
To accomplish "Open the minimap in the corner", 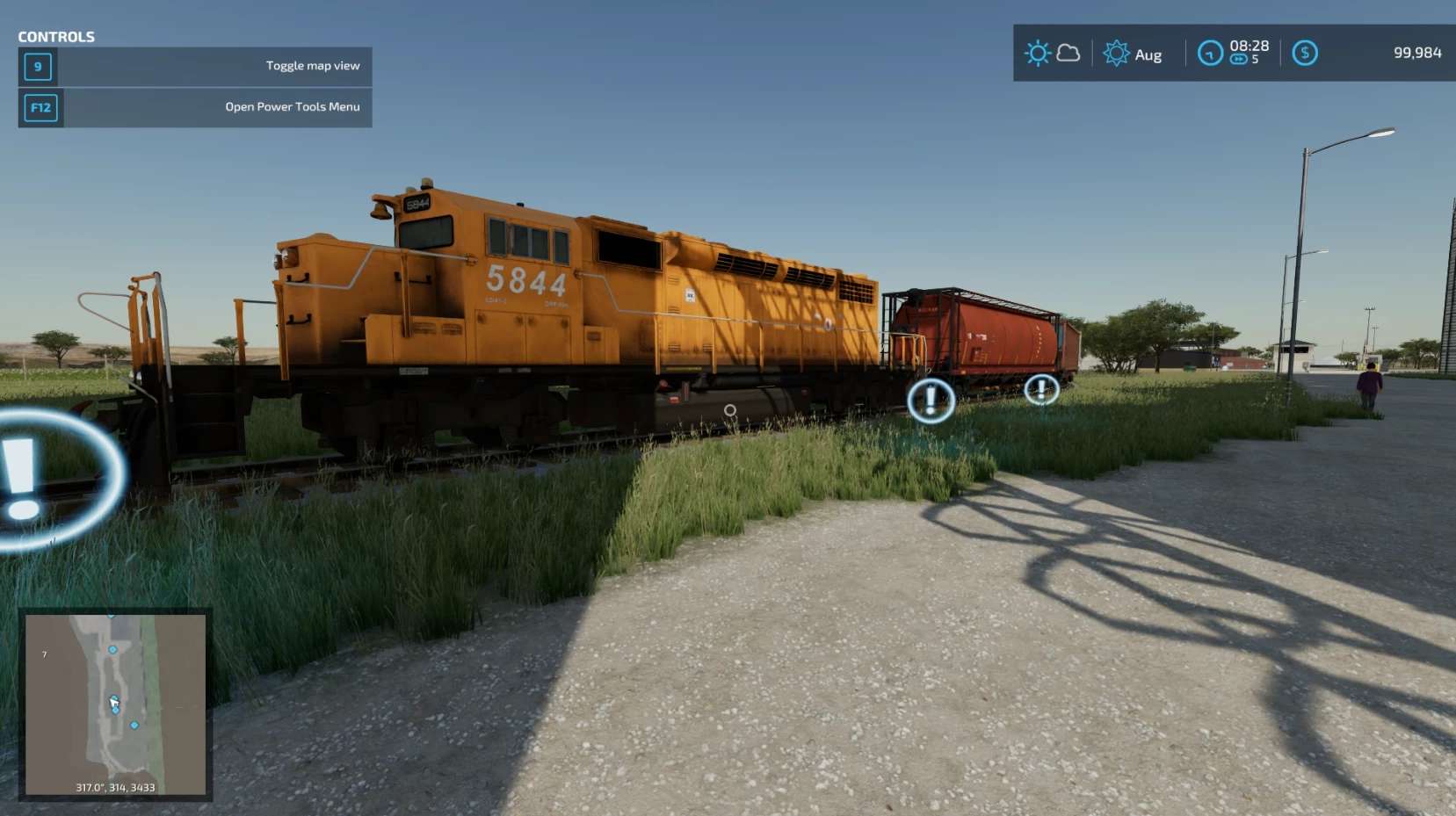I will pyautogui.click(x=115, y=704).
